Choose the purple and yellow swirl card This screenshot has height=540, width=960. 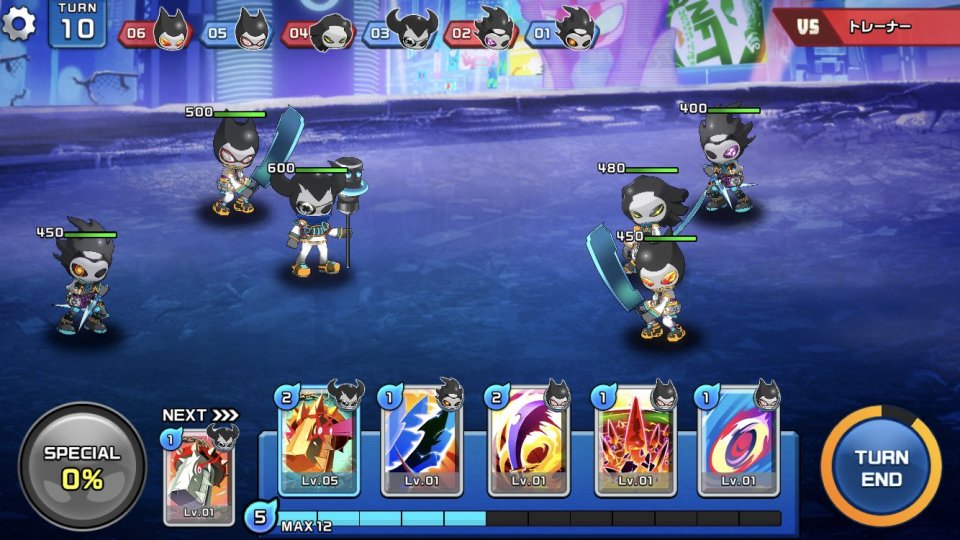pyautogui.click(x=528, y=441)
